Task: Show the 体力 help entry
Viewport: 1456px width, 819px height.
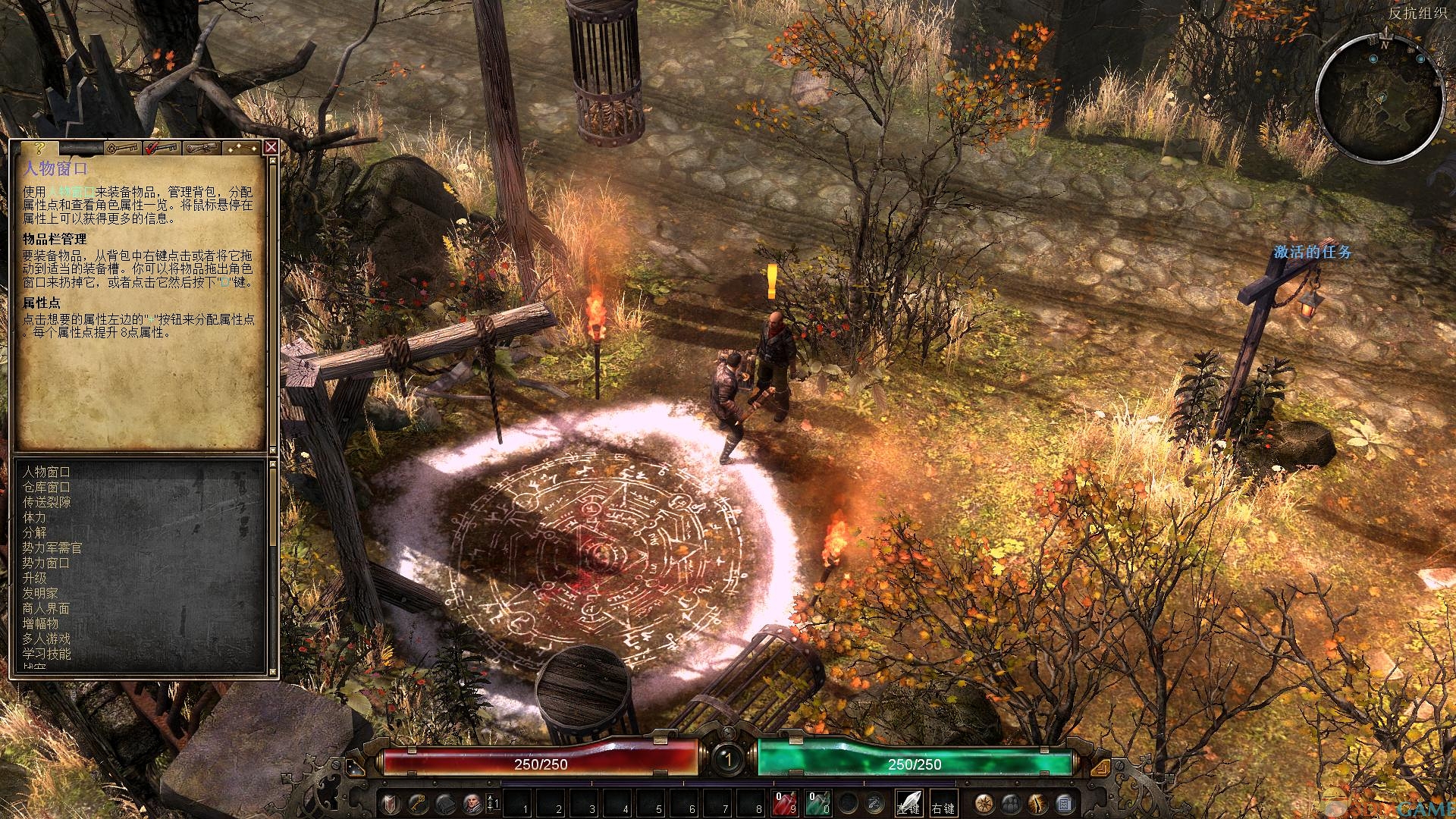Action: 34,517
